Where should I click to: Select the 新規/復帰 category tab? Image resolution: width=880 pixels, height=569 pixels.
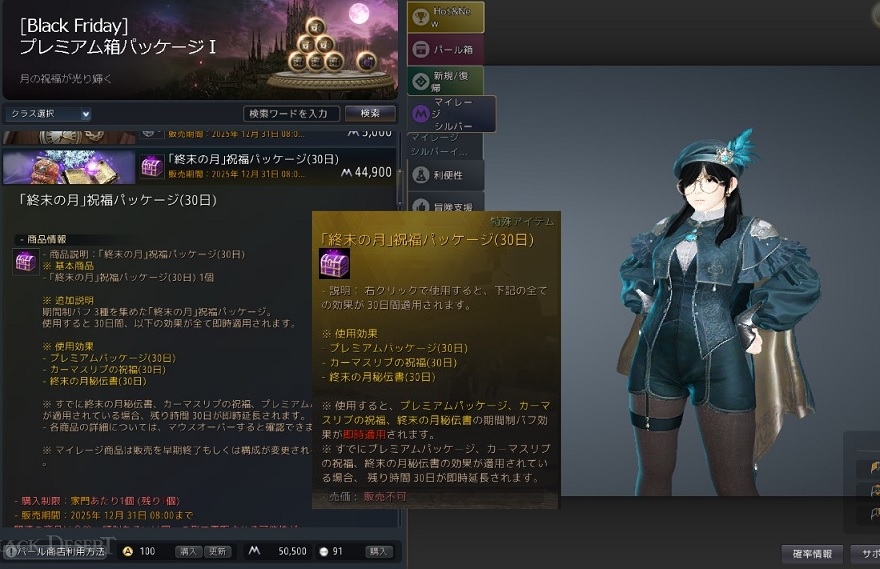click(x=445, y=81)
